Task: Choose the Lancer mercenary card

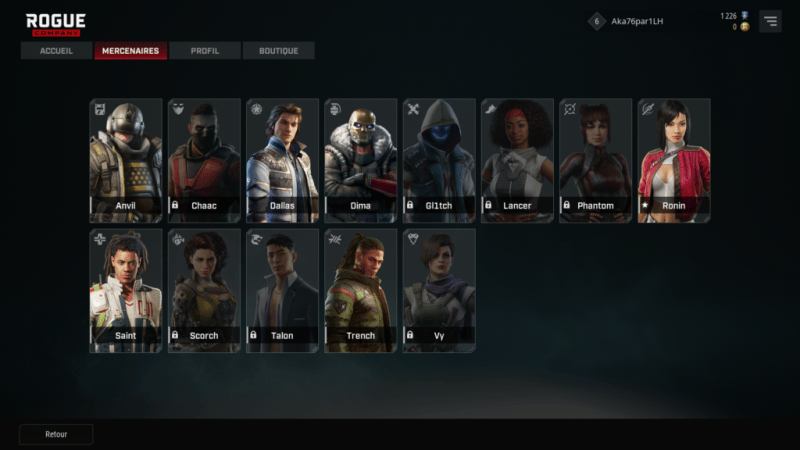Action: point(517,160)
